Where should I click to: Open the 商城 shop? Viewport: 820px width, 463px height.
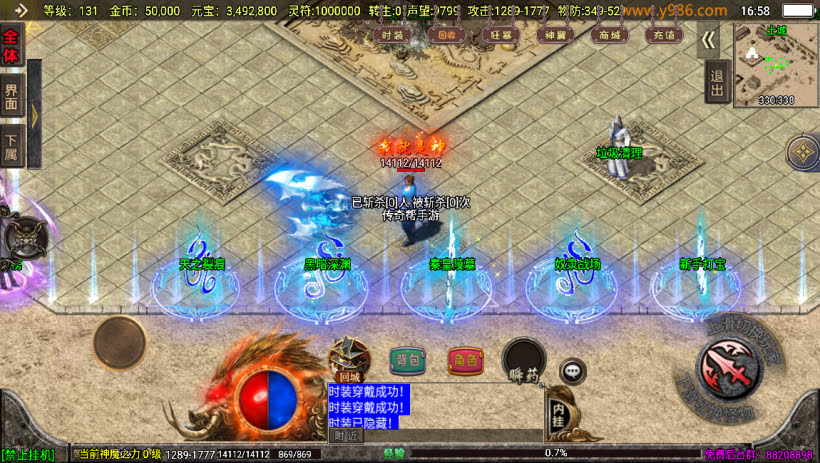[x=605, y=35]
